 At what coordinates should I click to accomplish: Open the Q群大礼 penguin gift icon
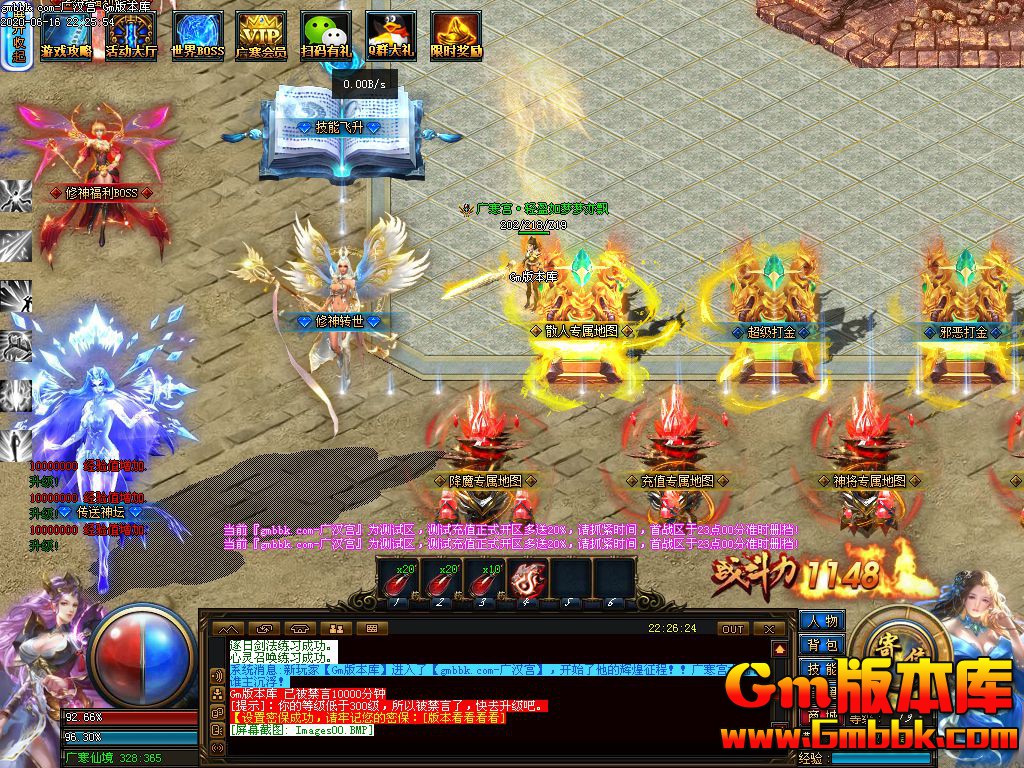(x=391, y=36)
